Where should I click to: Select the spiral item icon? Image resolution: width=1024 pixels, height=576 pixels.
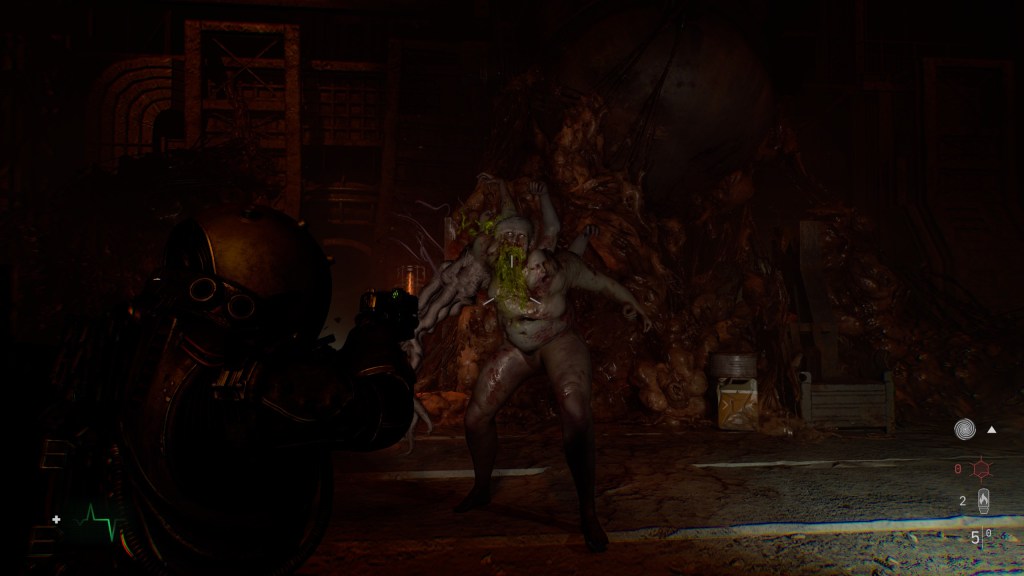tap(964, 429)
